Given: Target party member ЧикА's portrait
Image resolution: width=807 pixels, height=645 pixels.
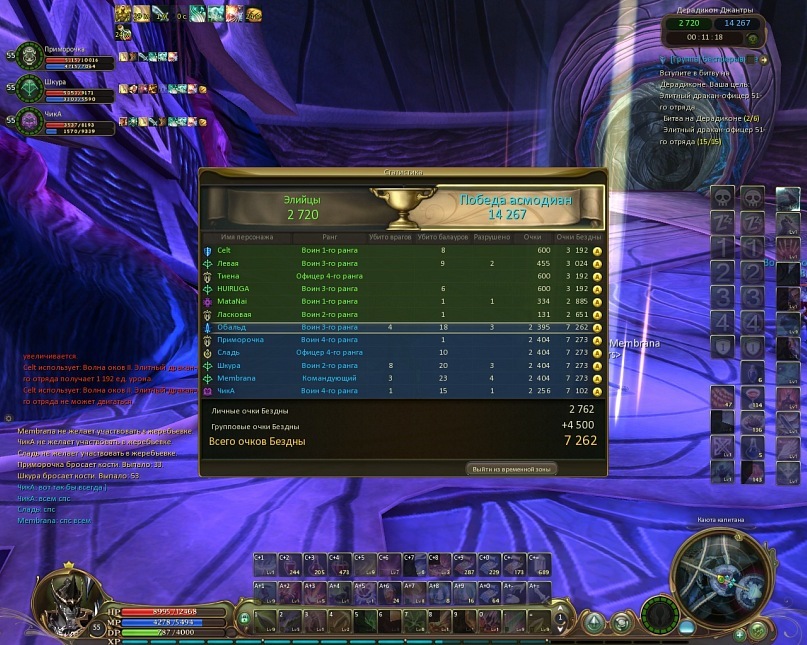Looking at the screenshot, I should coord(30,122).
